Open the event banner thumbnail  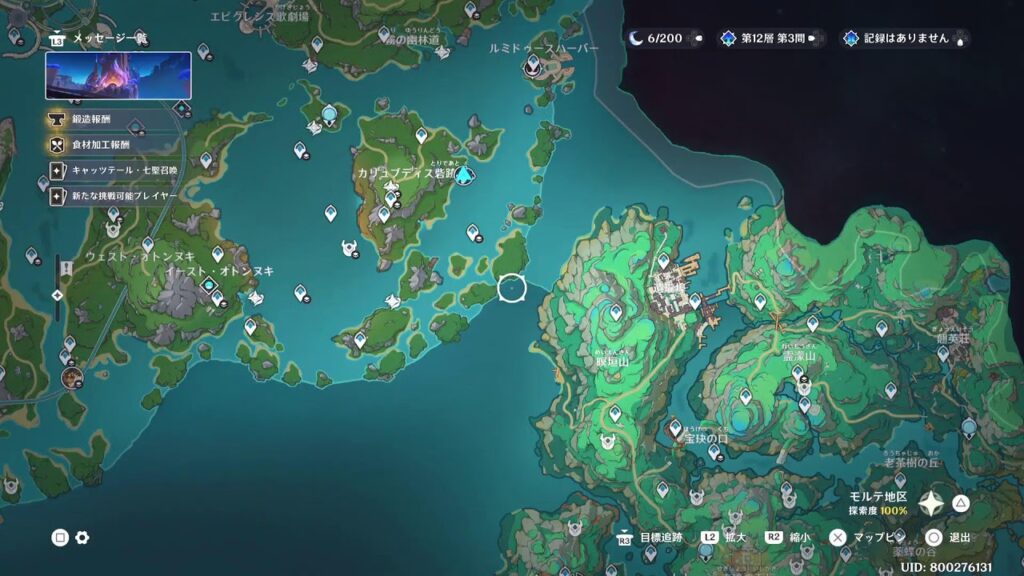[x=118, y=76]
